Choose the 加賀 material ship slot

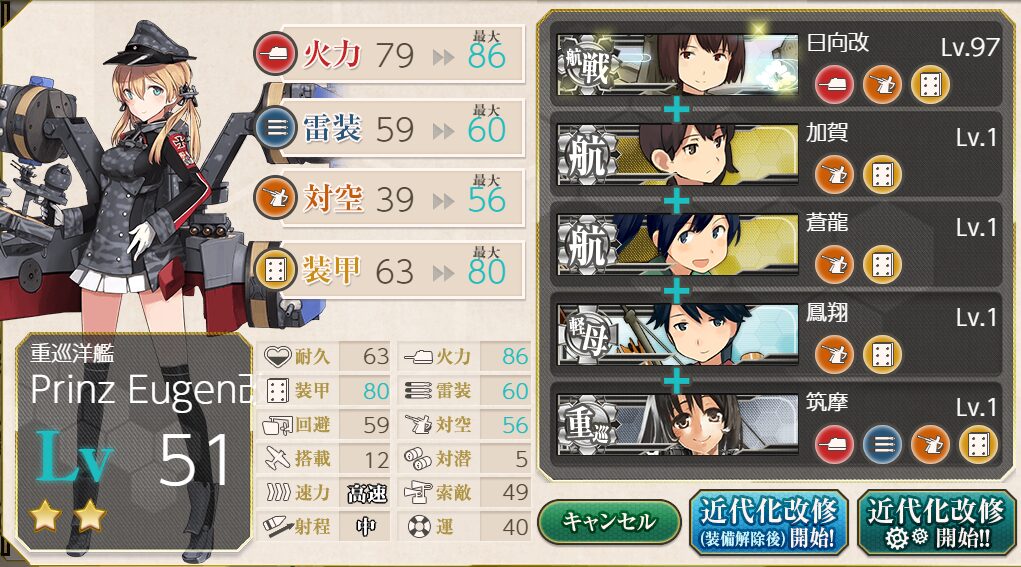(x=777, y=154)
